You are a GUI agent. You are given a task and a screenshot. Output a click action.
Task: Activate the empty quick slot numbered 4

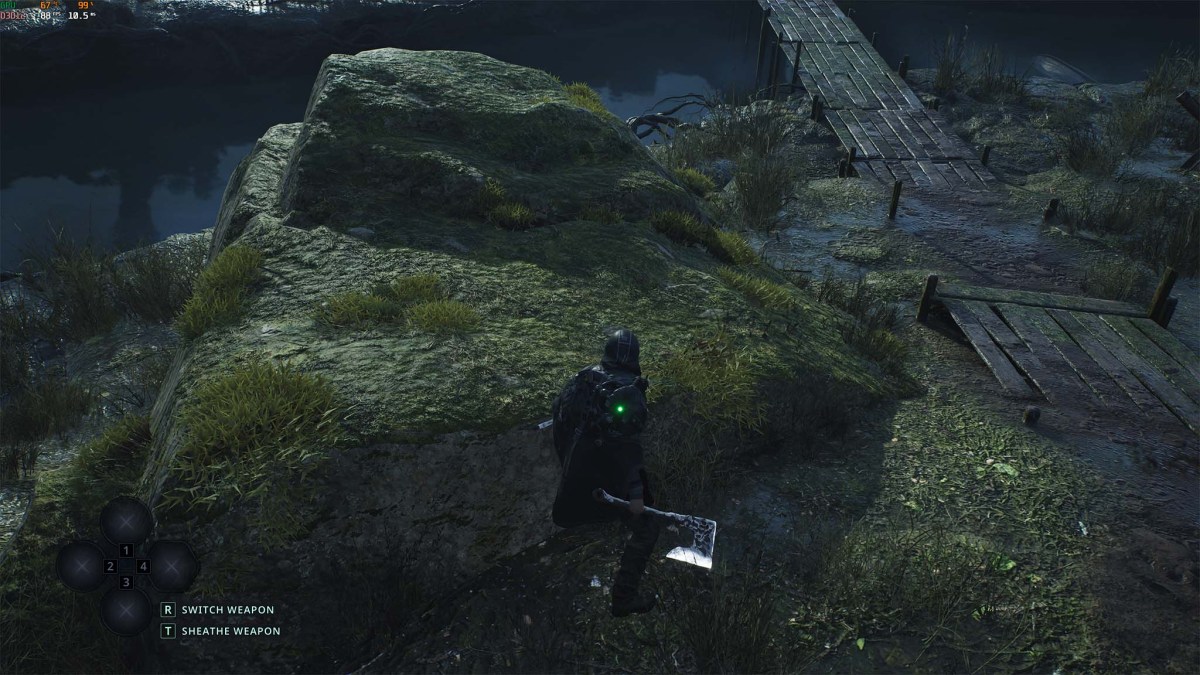(x=171, y=567)
